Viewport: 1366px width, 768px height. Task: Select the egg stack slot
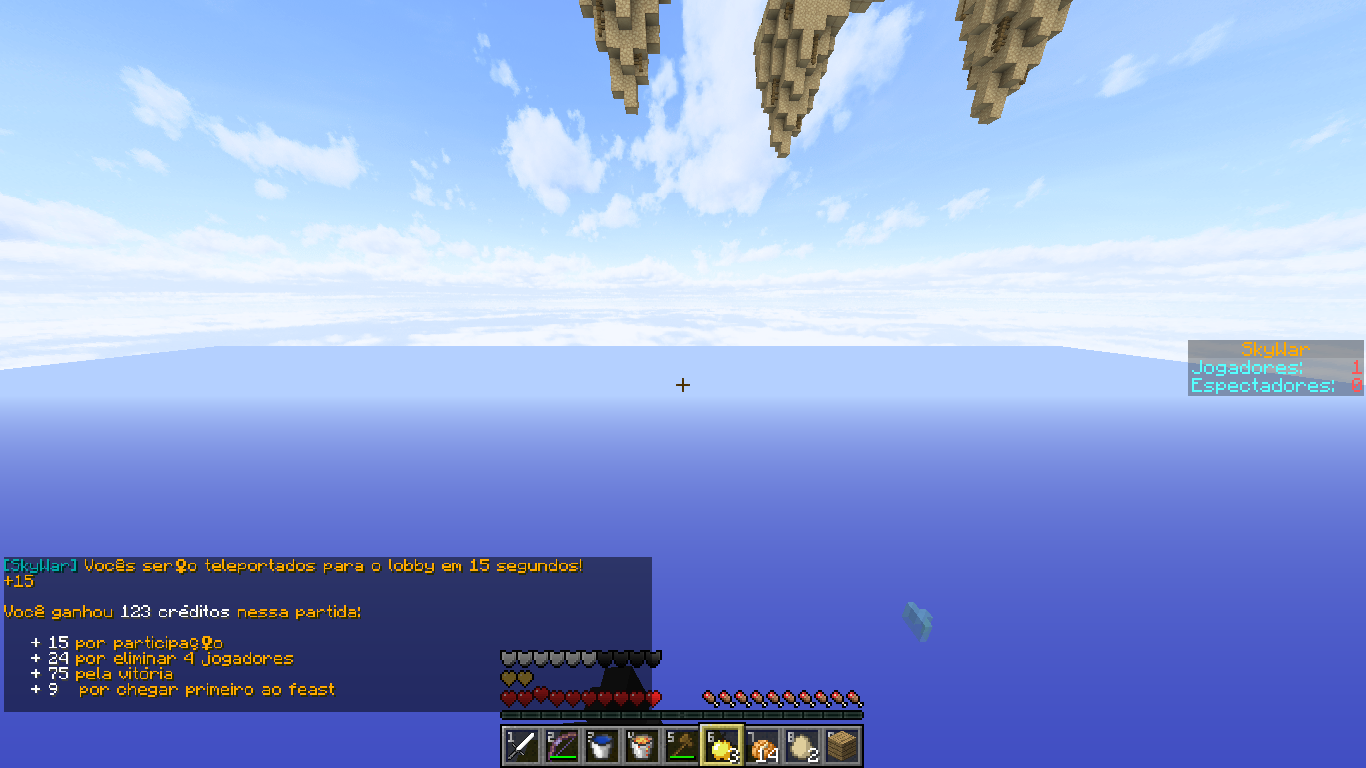[802, 746]
